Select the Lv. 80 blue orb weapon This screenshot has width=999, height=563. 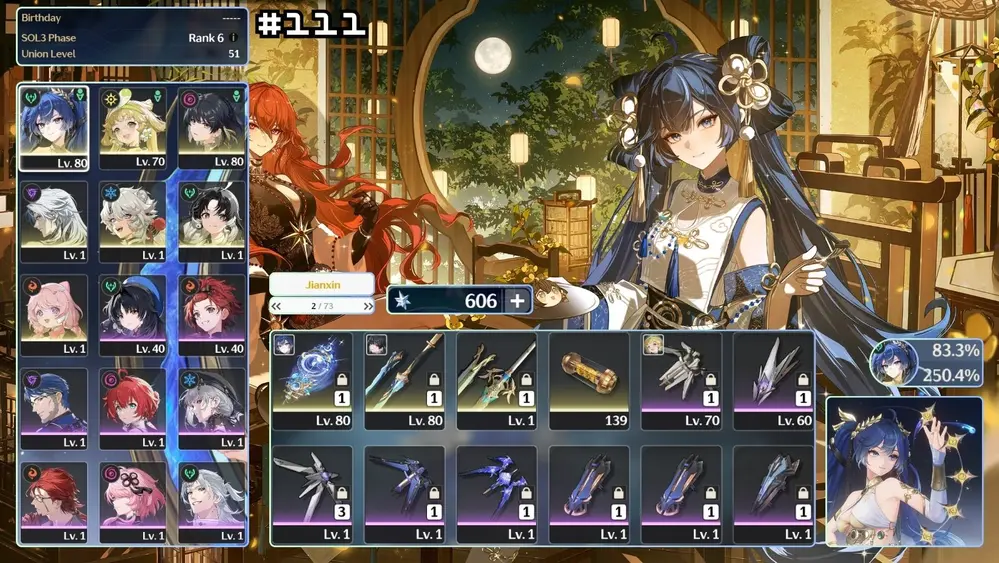tap(312, 380)
